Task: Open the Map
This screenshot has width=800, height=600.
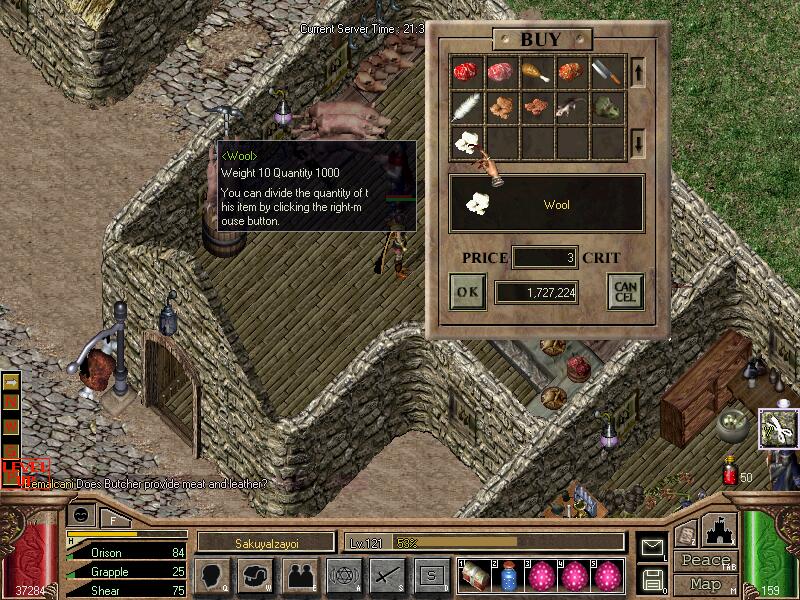Action: 706,583
